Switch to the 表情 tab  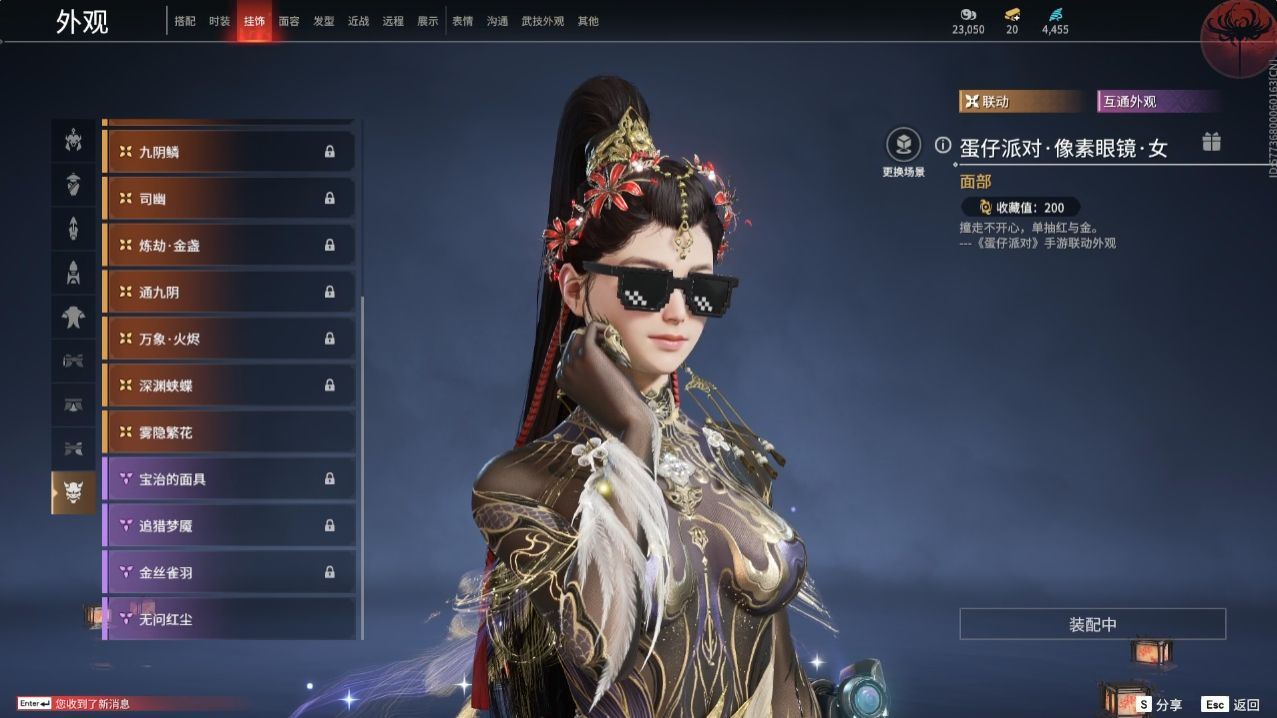tap(463, 21)
